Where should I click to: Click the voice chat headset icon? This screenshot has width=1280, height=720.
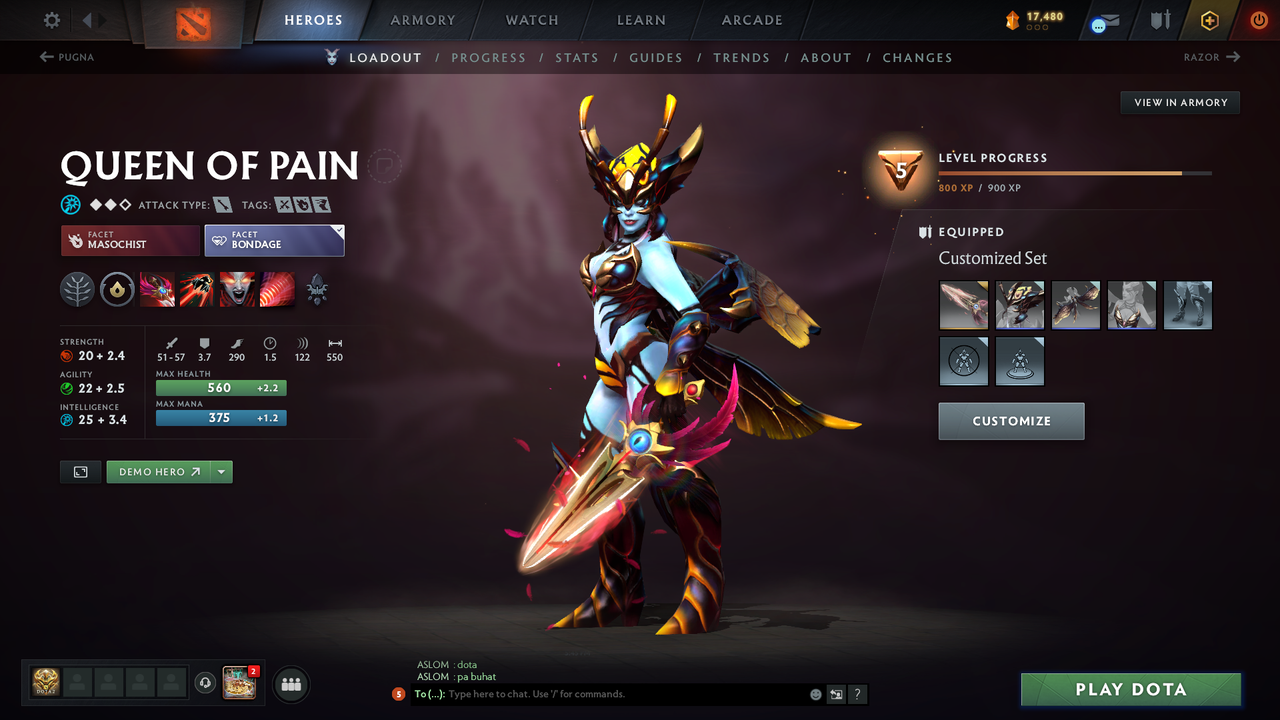207,683
